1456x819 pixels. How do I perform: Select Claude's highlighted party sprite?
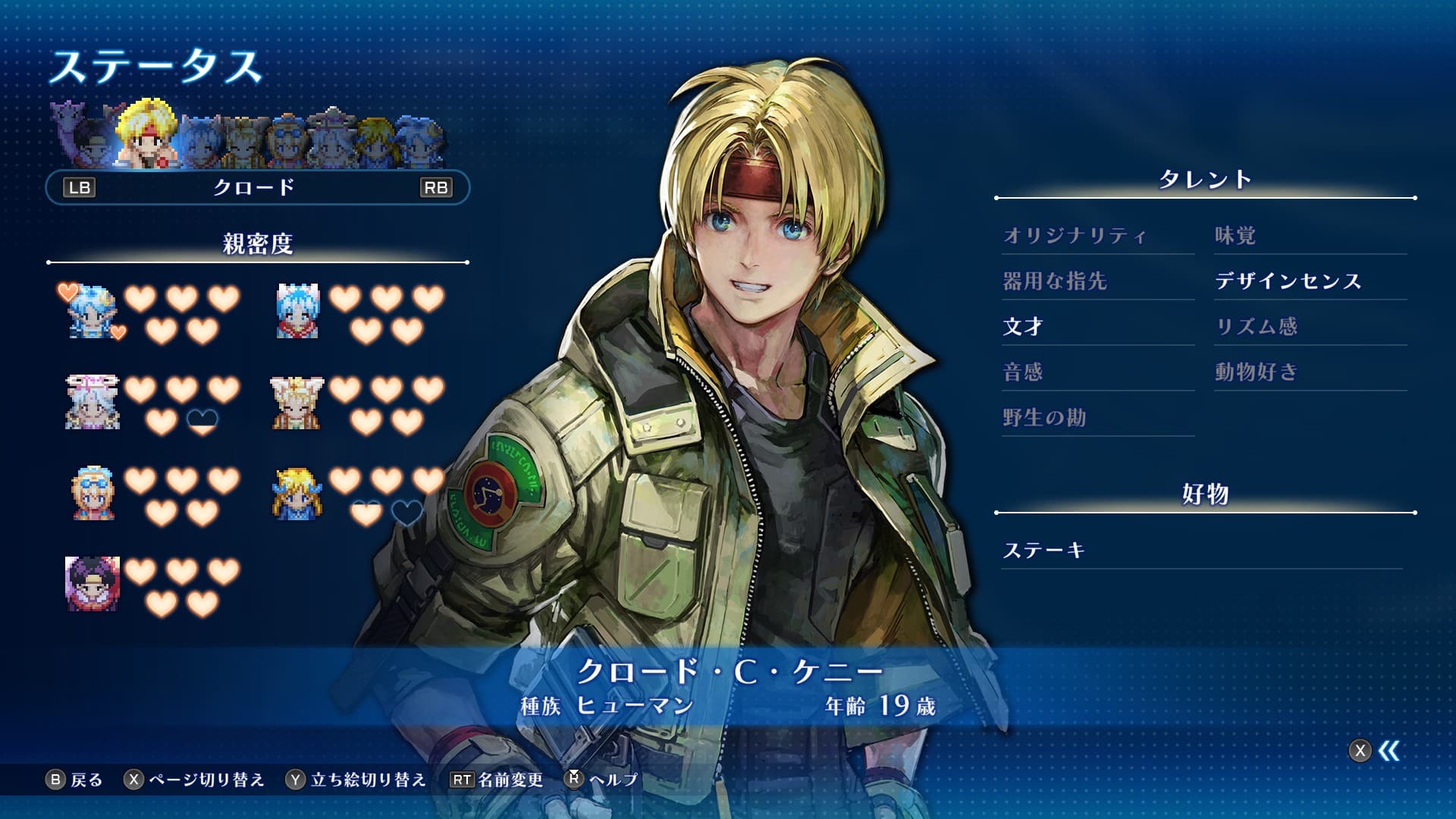pyautogui.click(x=148, y=135)
